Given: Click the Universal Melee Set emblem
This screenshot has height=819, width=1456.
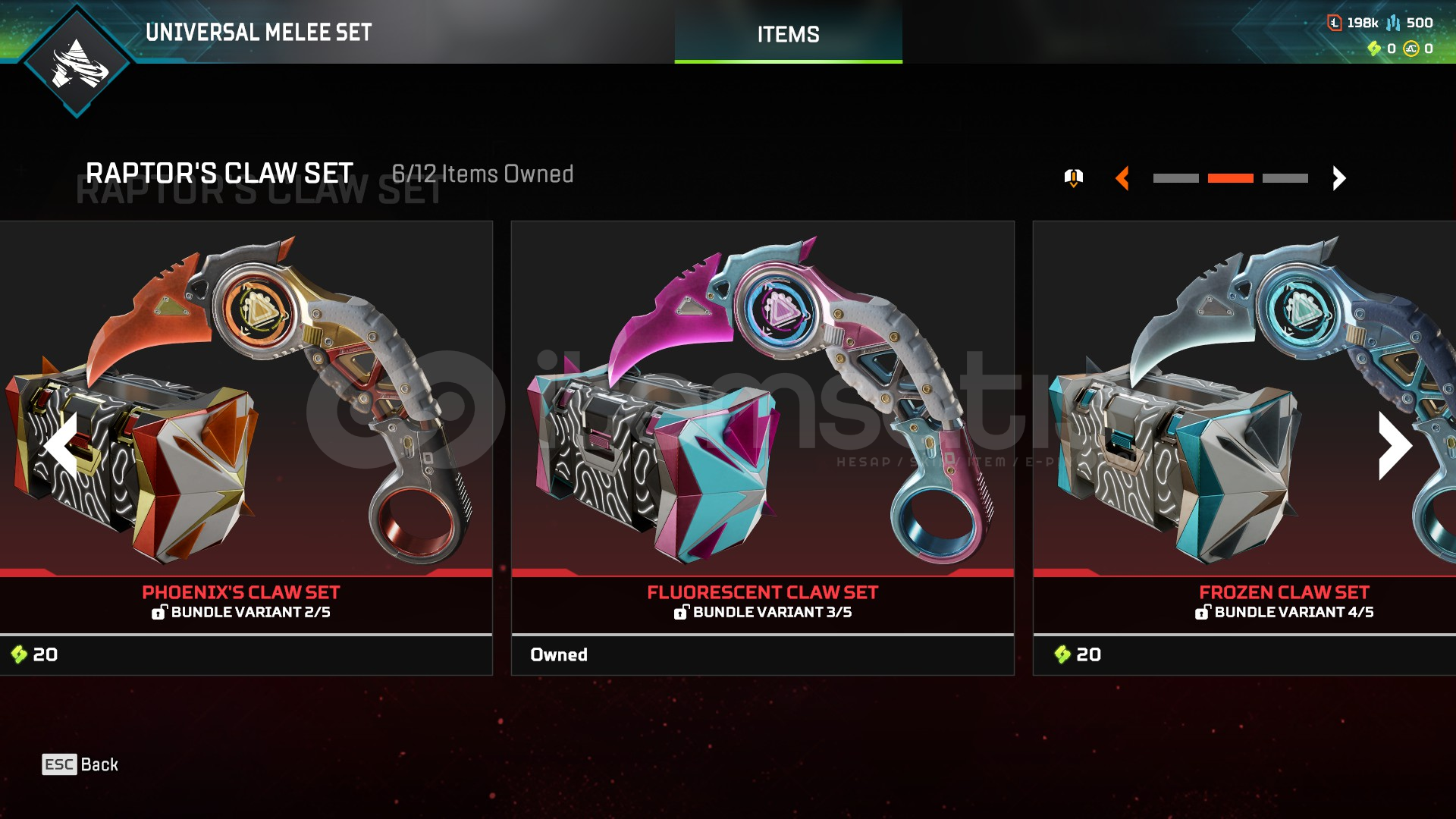Looking at the screenshot, I should click(x=77, y=62).
